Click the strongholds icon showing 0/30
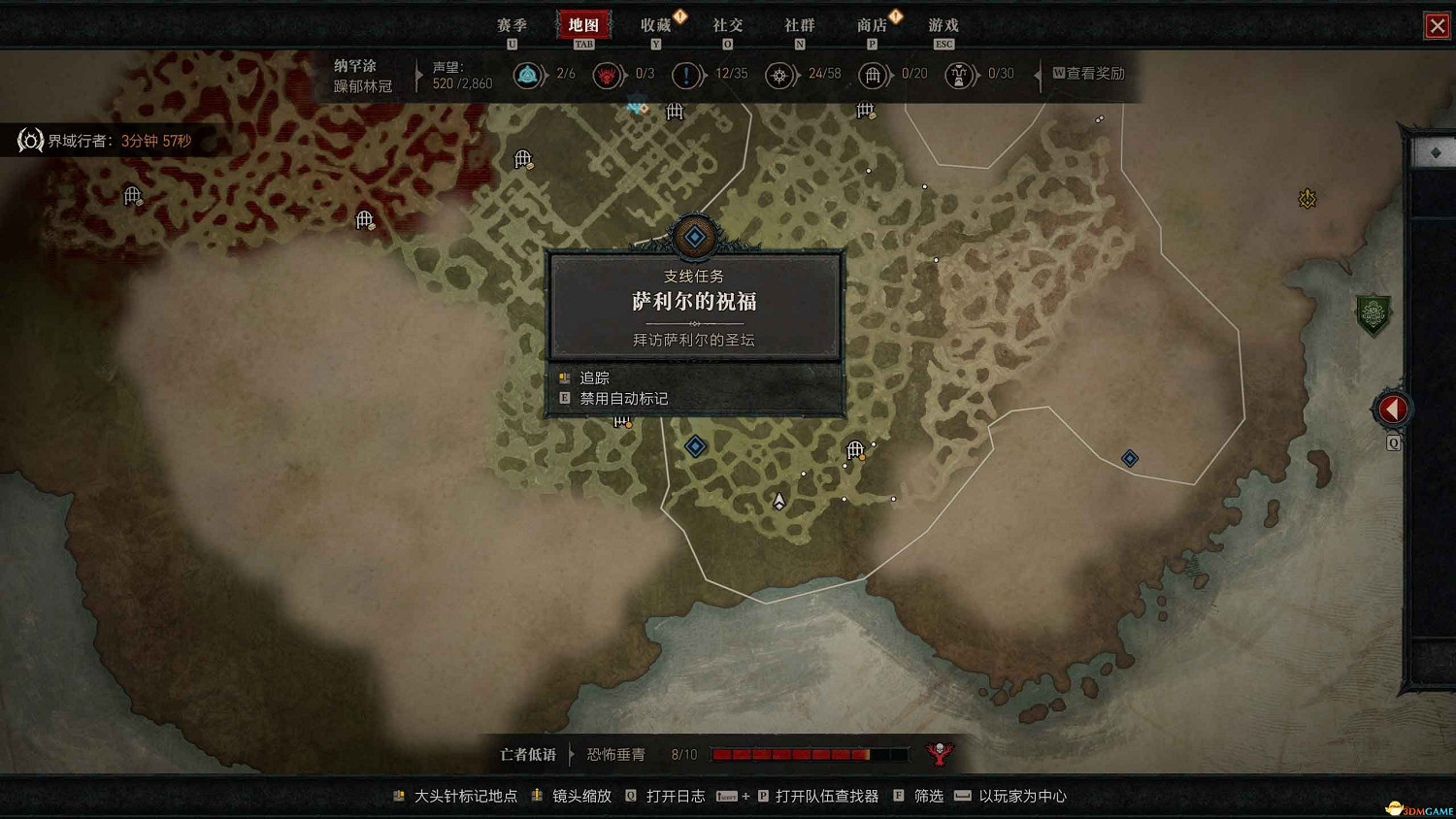Image resolution: width=1456 pixels, height=819 pixels. point(959,75)
